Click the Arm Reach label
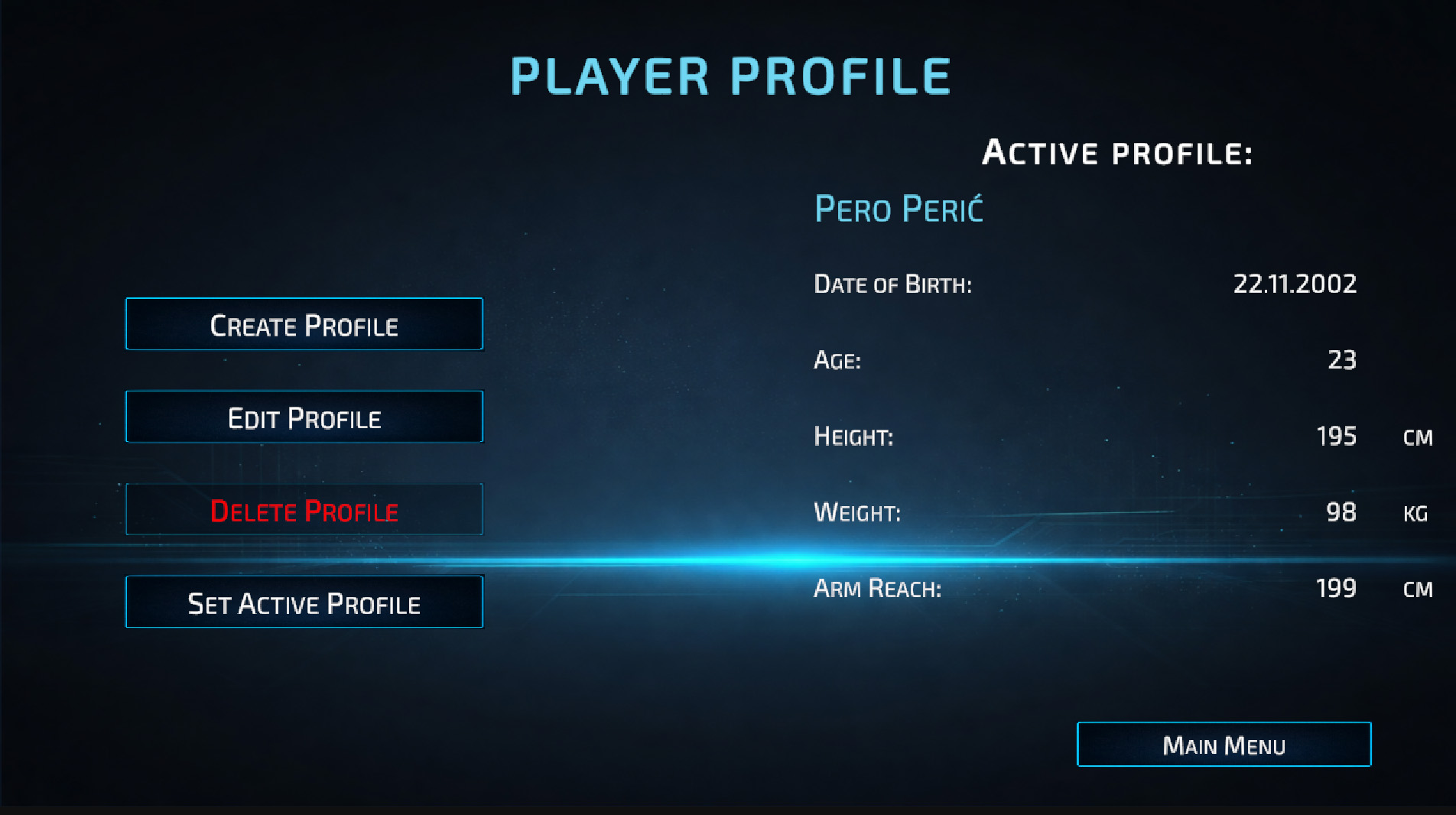The image size is (1456, 815). click(876, 589)
